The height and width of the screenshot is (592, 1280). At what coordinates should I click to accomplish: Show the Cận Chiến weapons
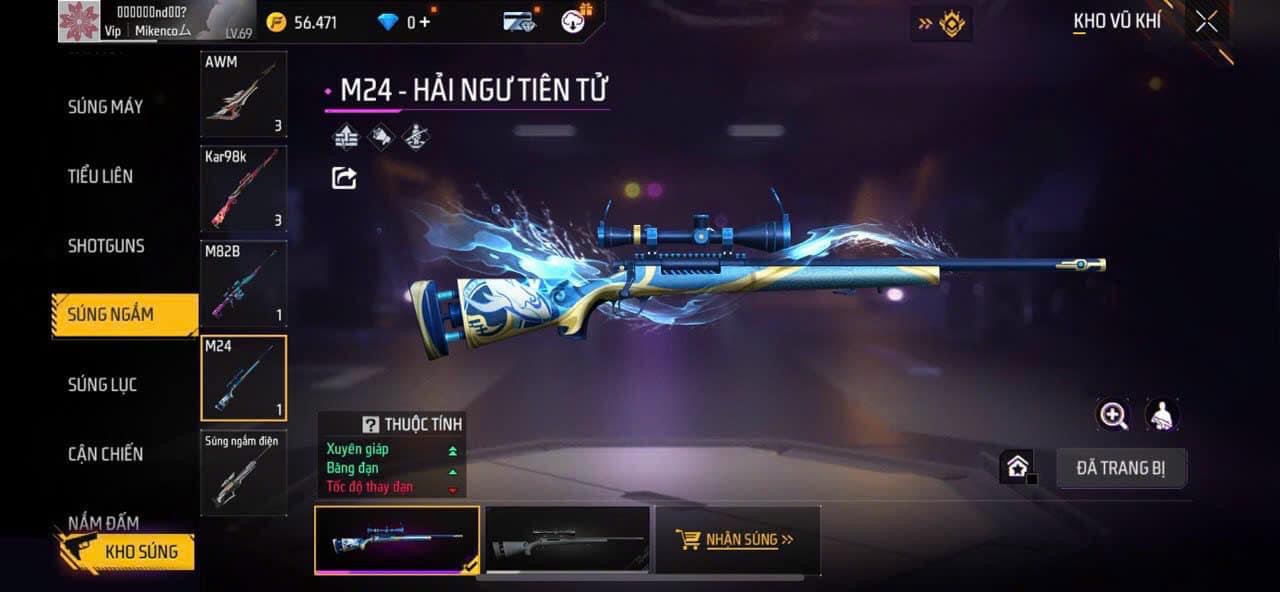(105, 454)
